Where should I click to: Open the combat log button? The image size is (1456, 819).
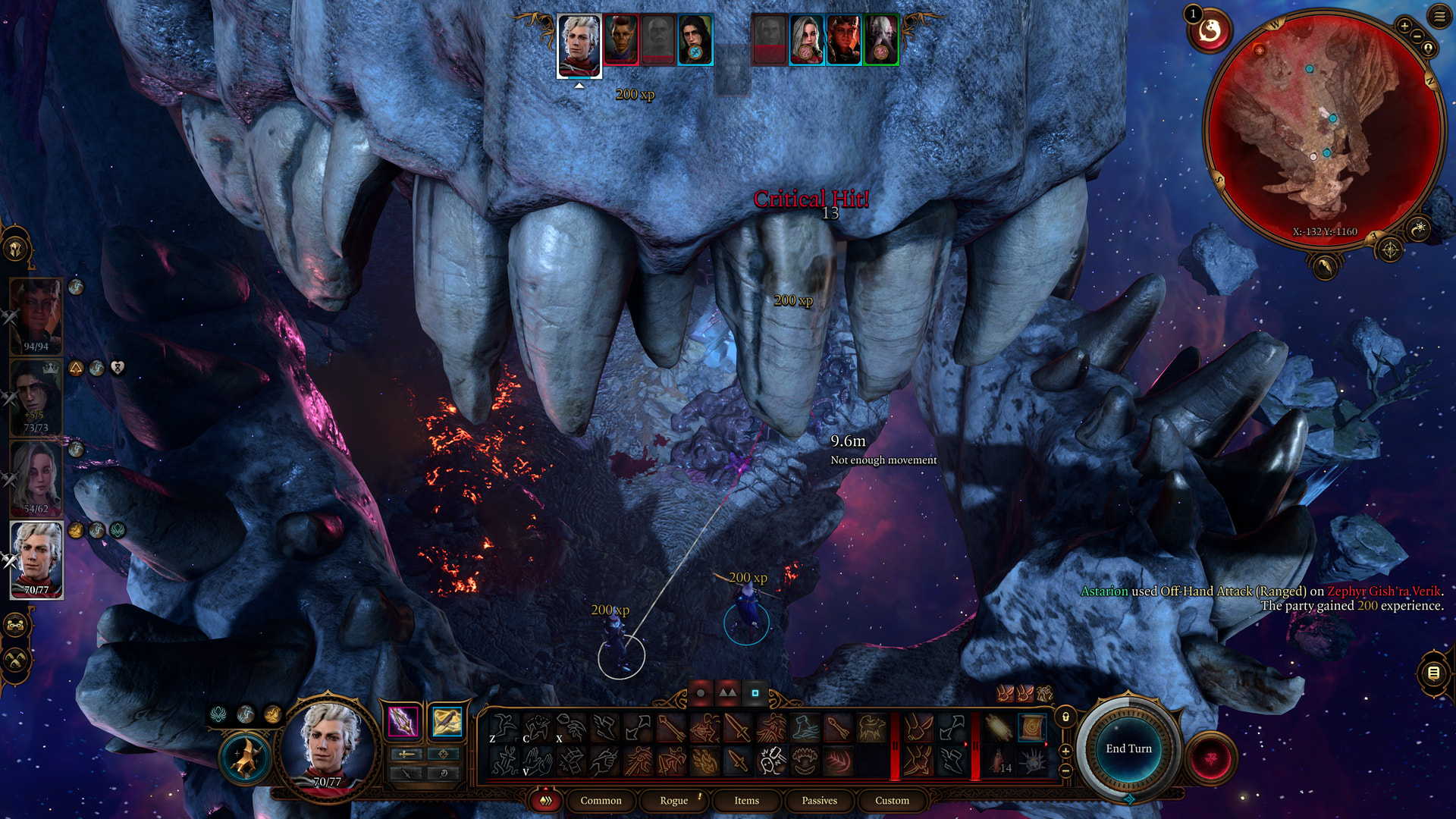1433,673
